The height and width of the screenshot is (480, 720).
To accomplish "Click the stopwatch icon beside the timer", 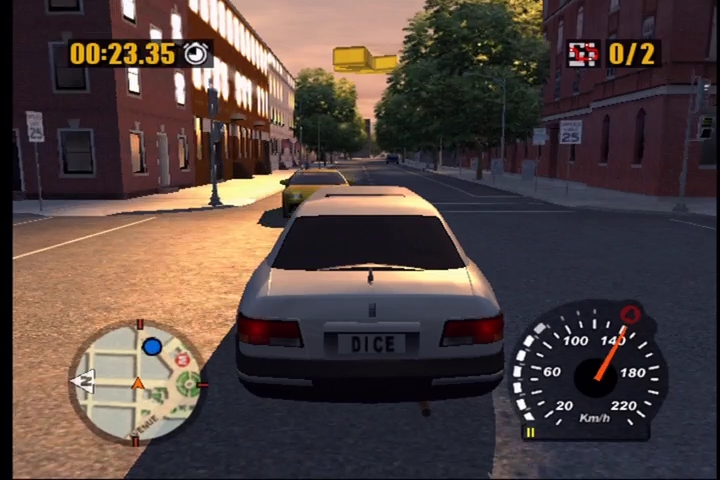I will (198, 53).
